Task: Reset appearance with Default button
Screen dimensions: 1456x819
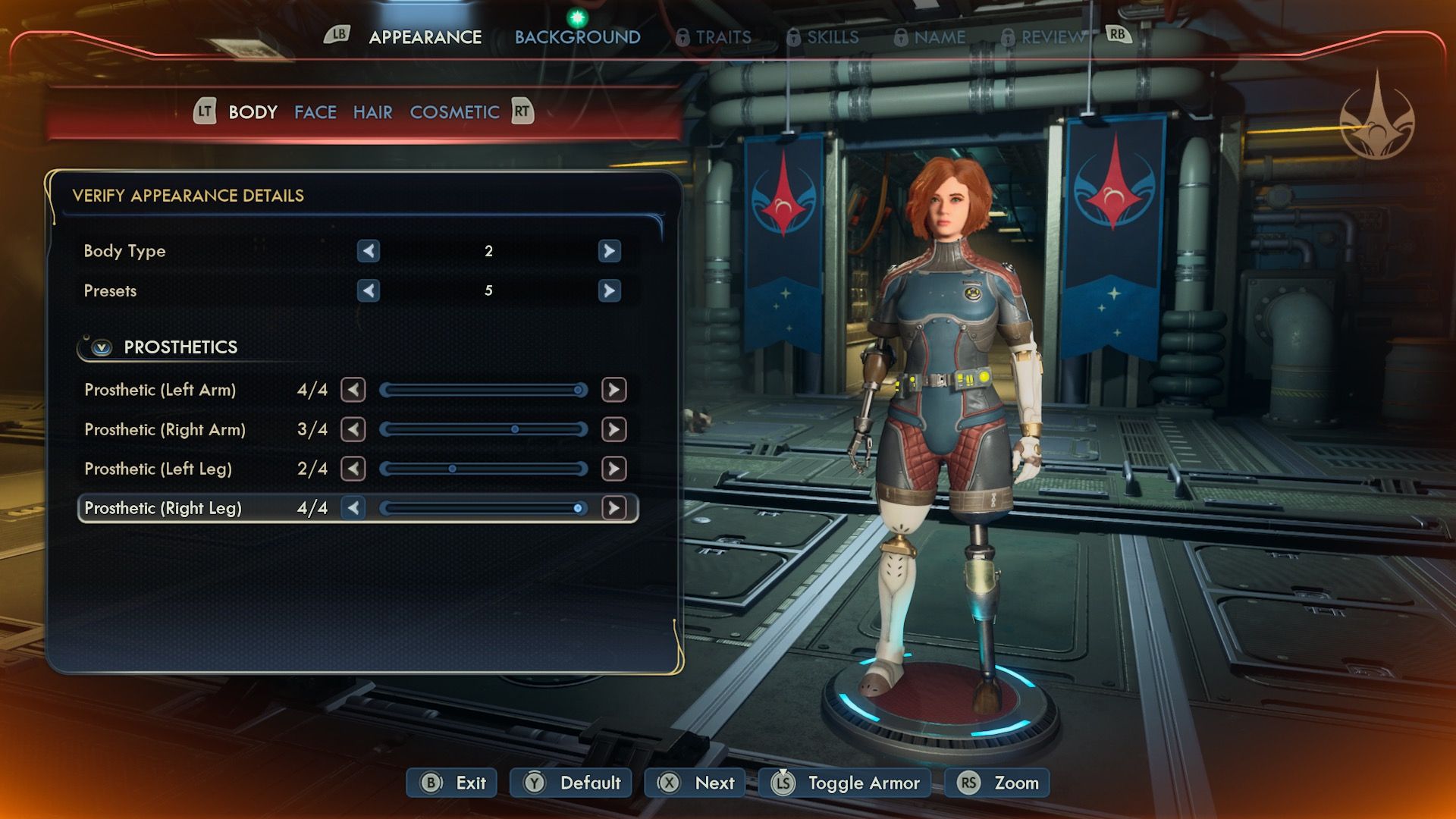Action: coord(573,783)
